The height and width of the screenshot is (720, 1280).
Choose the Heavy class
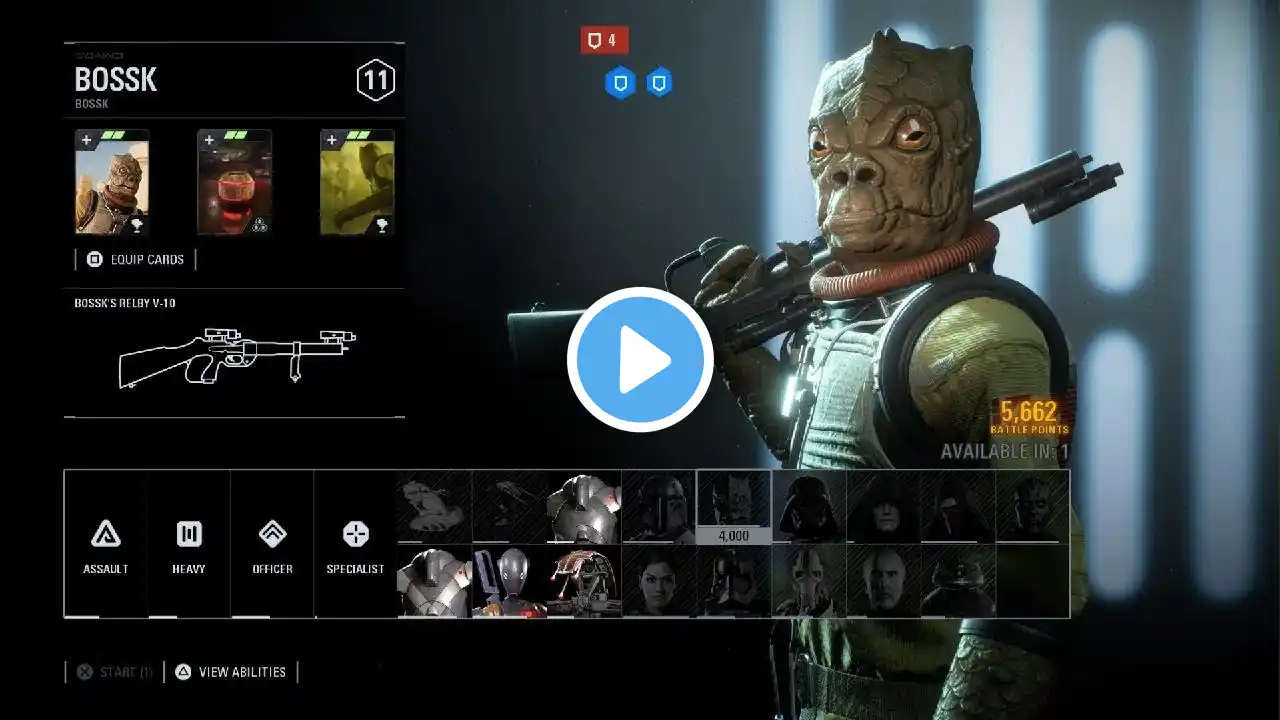pyautogui.click(x=189, y=544)
